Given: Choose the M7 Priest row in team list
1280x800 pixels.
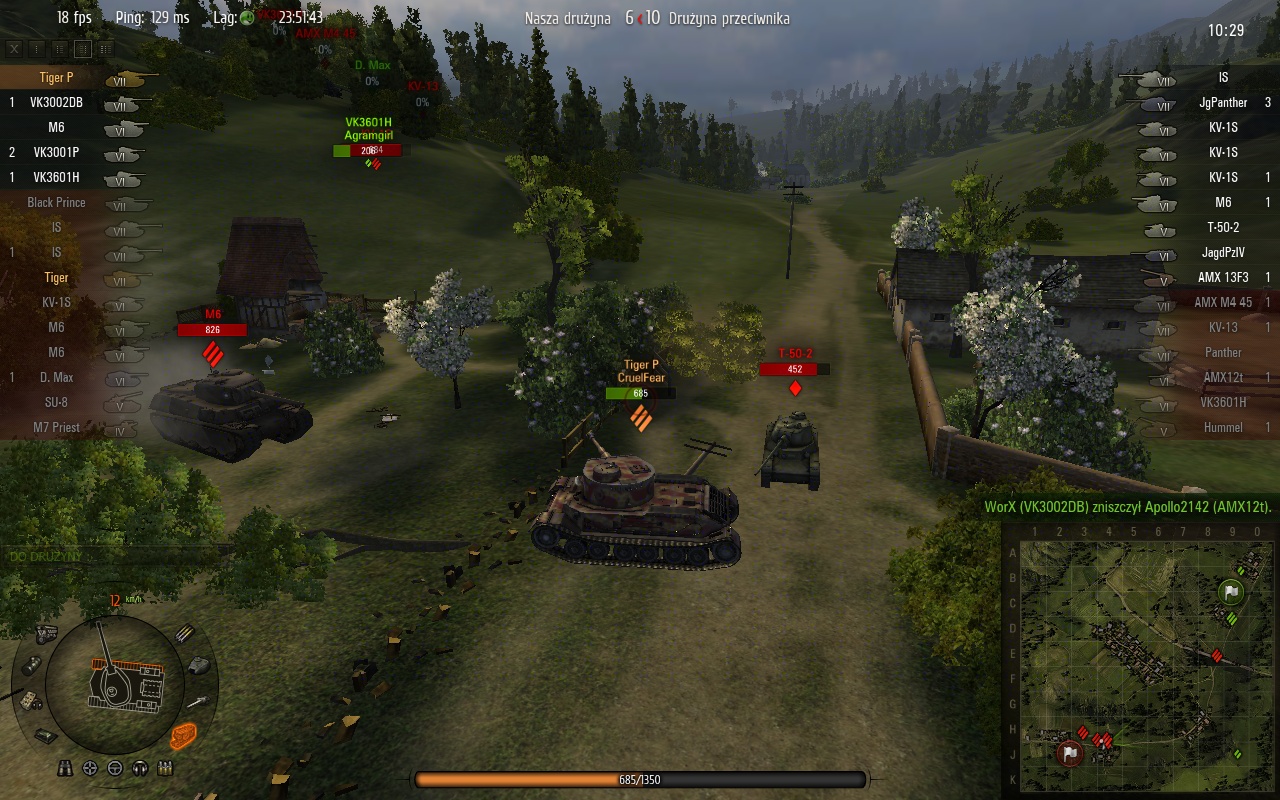Looking at the screenshot, I should [56, 427].
